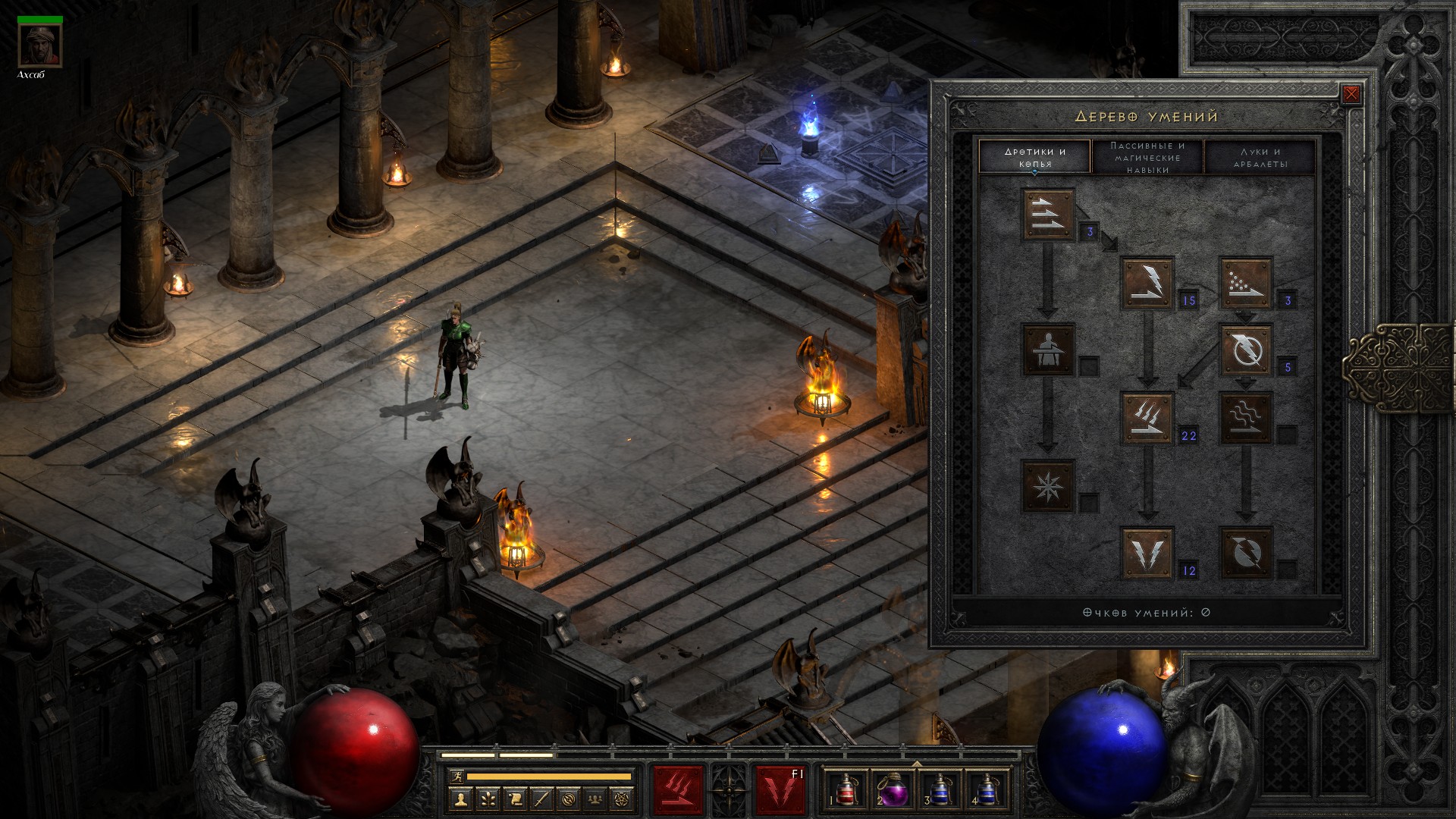1456x819 pixels.
Task: Select the mercenary portrait Ахсаб
Action: coord(40,46)
